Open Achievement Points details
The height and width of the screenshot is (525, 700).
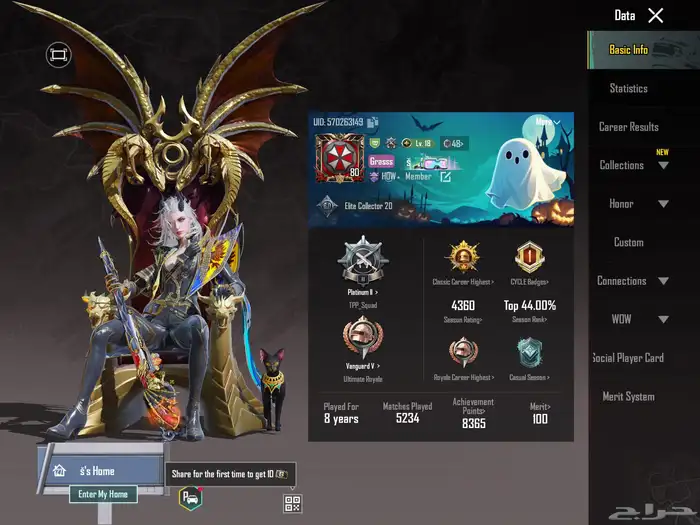[473, 412]
